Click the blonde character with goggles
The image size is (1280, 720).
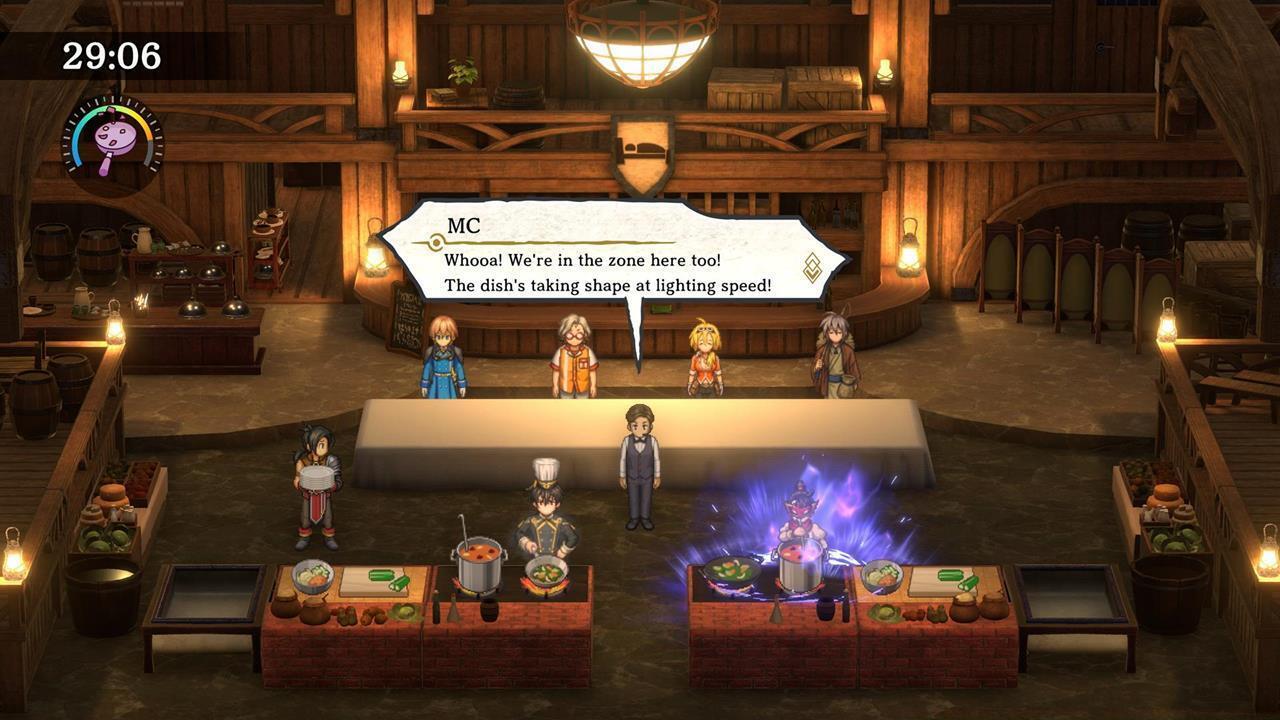[x=702, y=355]
